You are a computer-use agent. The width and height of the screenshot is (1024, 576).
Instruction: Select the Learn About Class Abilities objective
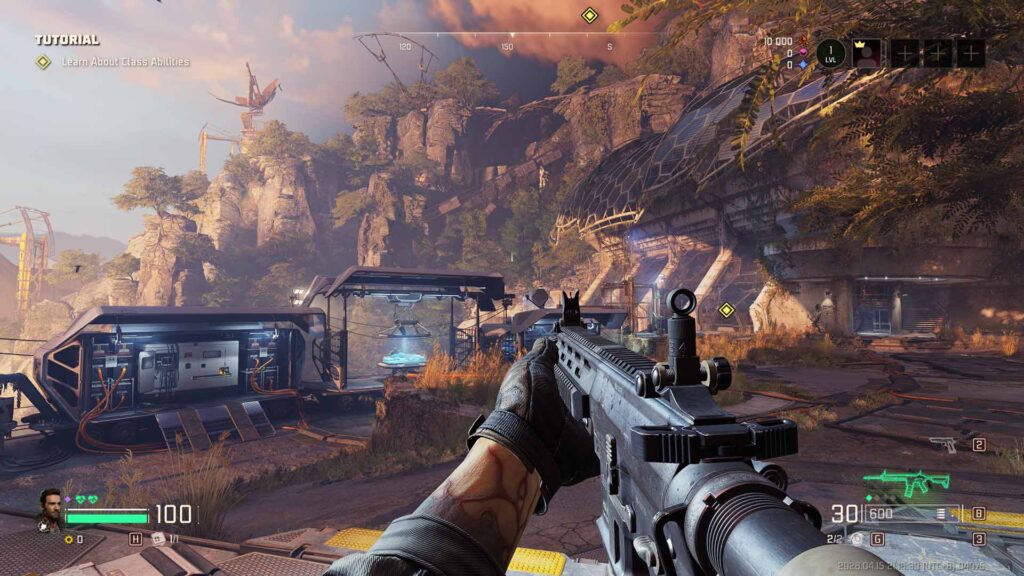click(125, 62)
